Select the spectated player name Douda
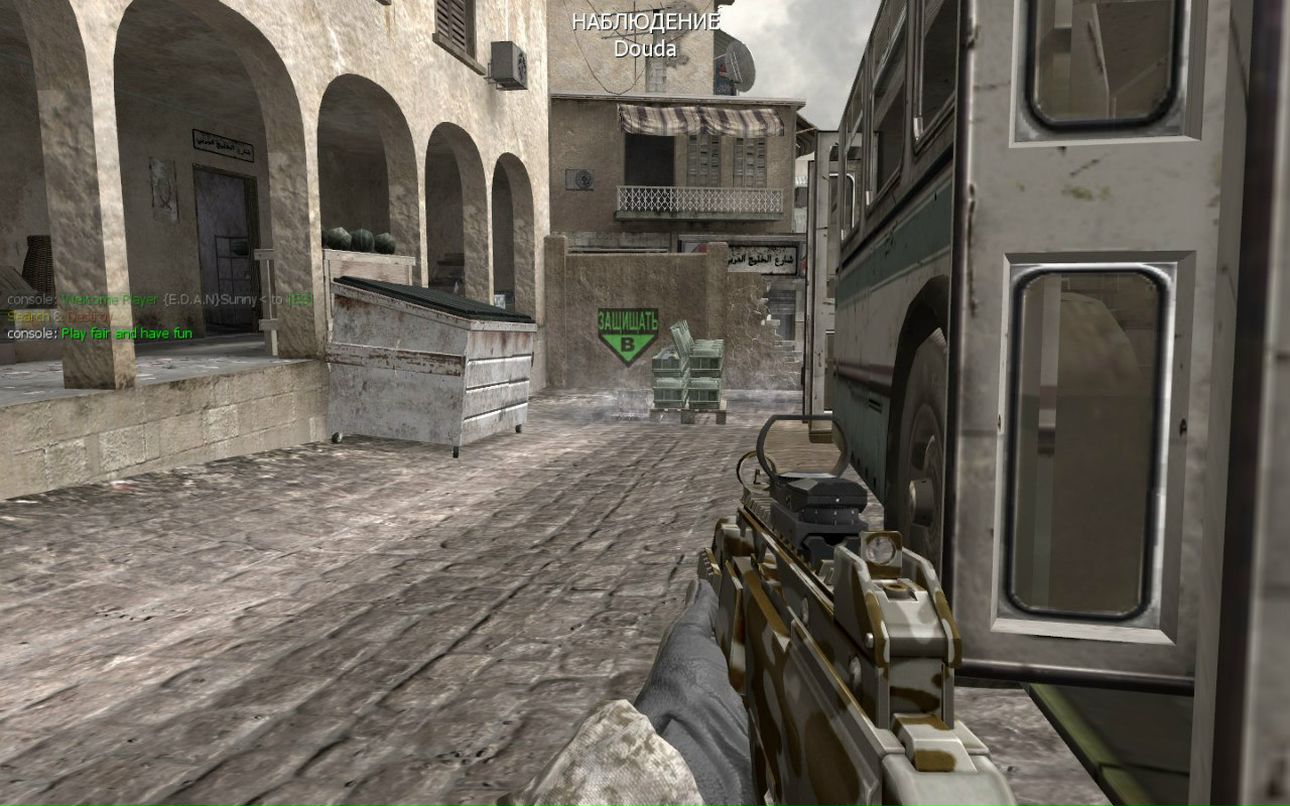 645,48
